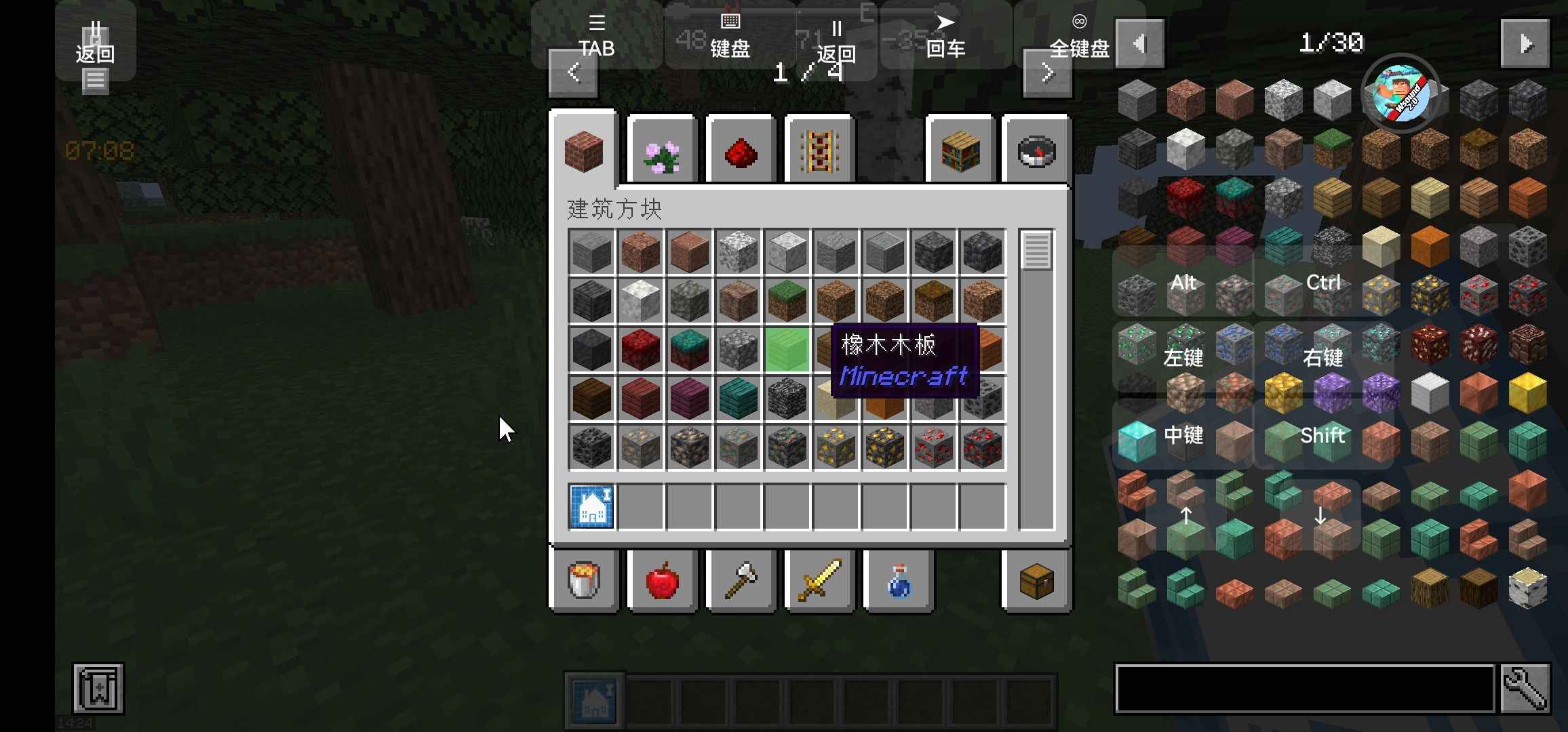
Task: Select the blueprint house item in hotbar
Action: coord(591,507)
